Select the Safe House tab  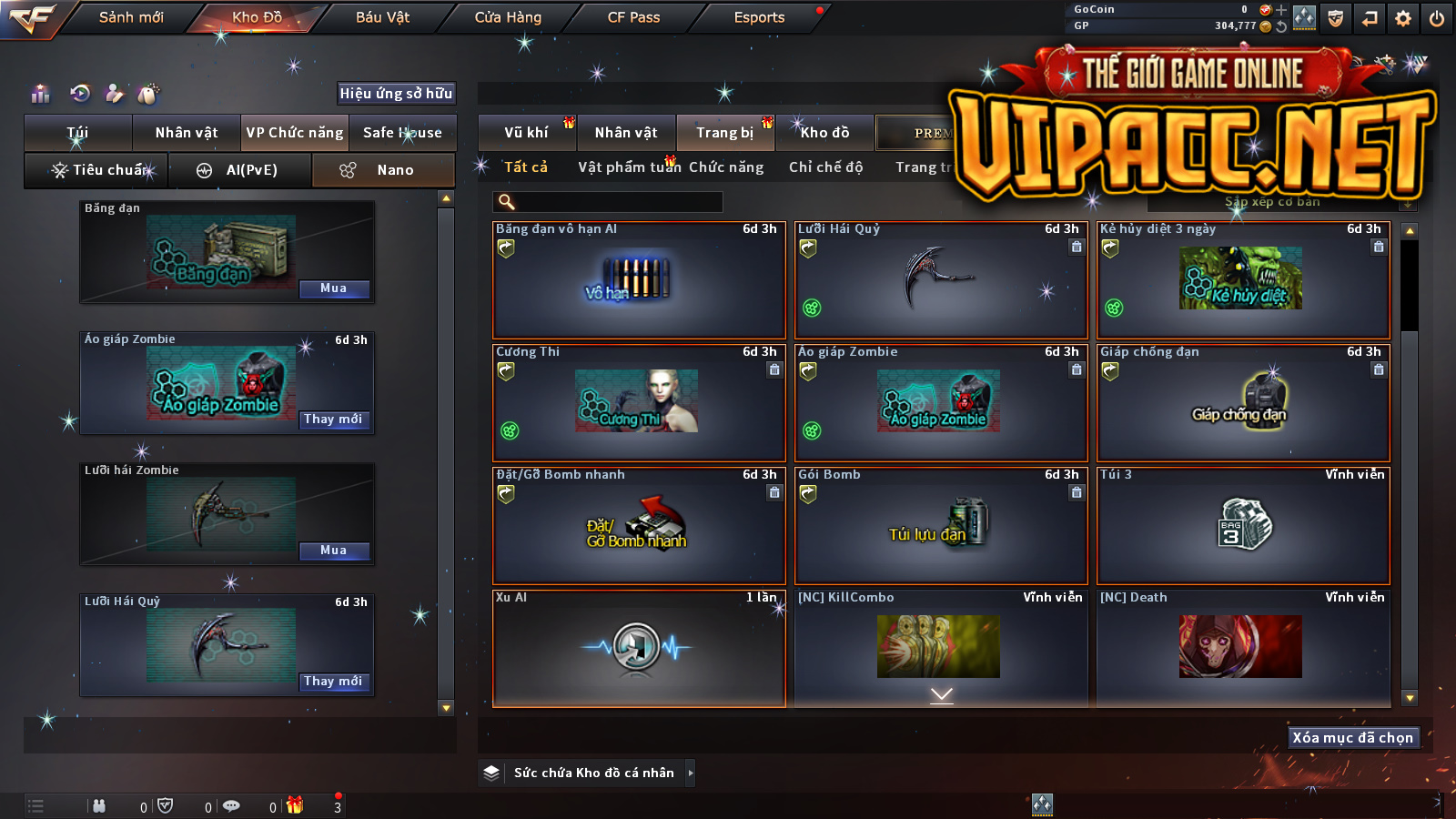pyautogui.click(x=402, y=133)
